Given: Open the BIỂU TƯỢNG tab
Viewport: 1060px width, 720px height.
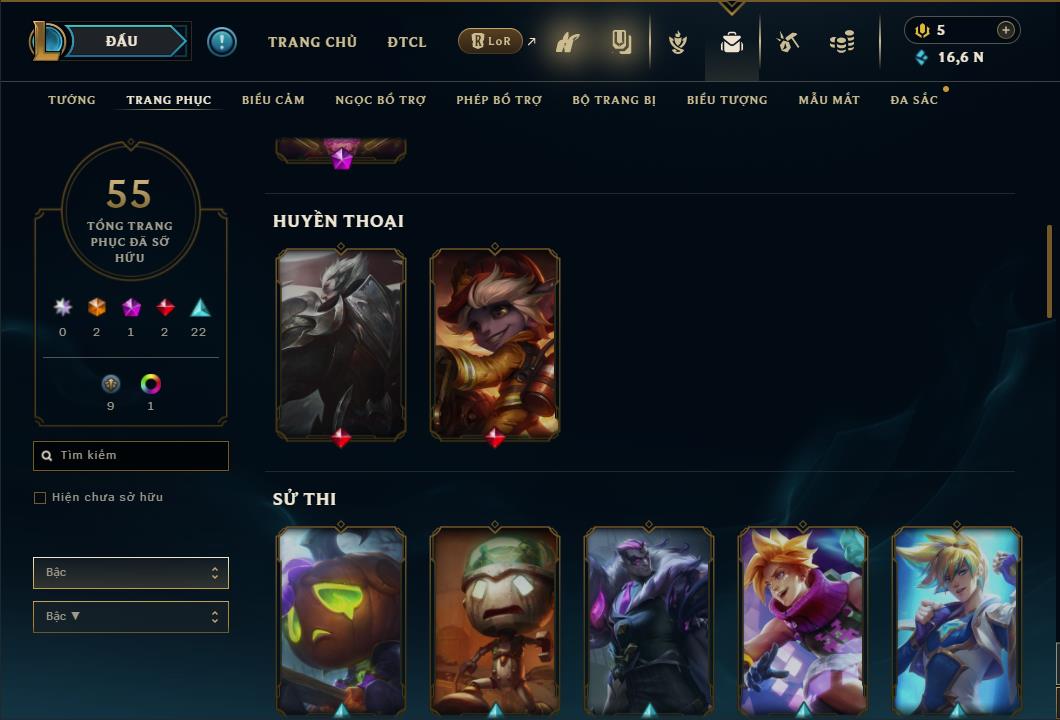Looking at the screenshot, I should [727, 100].
